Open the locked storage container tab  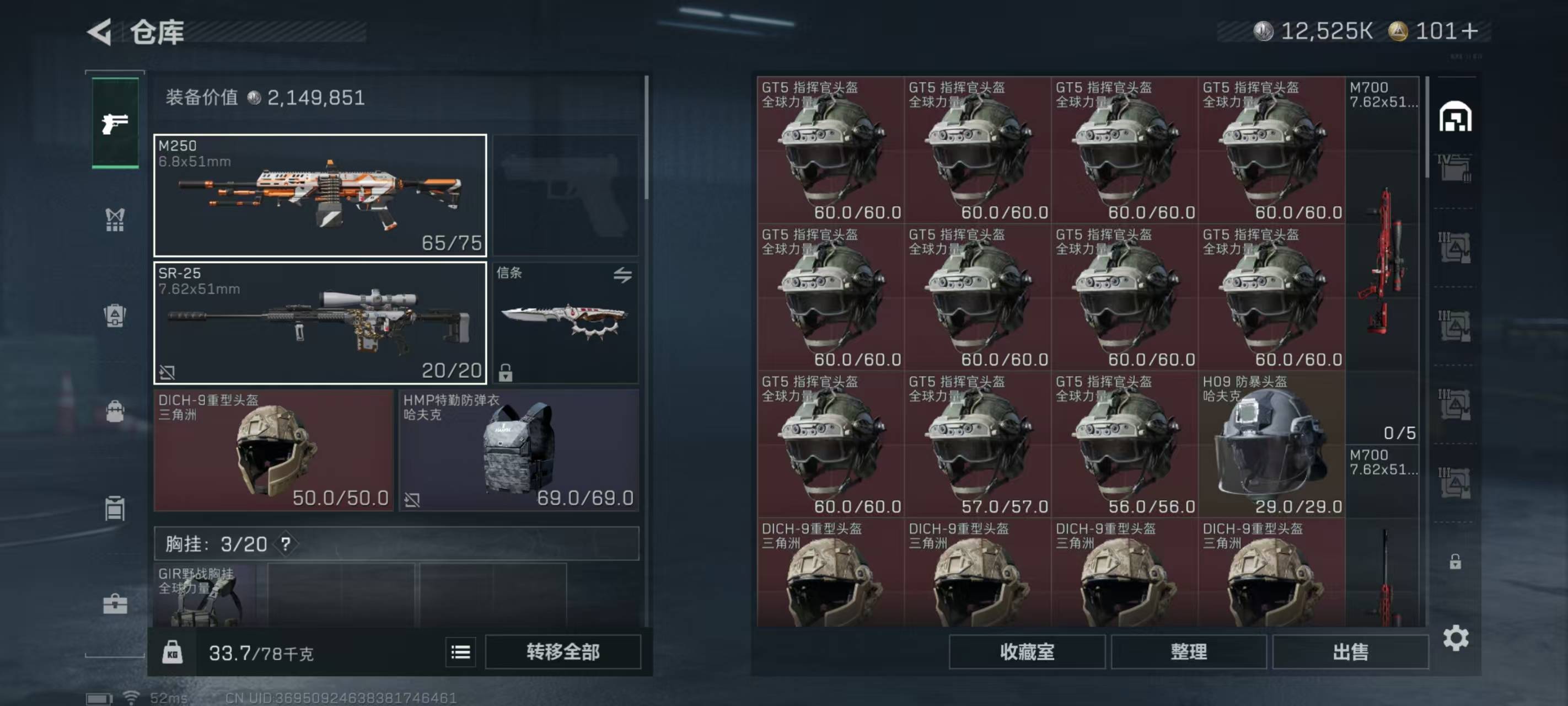coord(1455,561)
